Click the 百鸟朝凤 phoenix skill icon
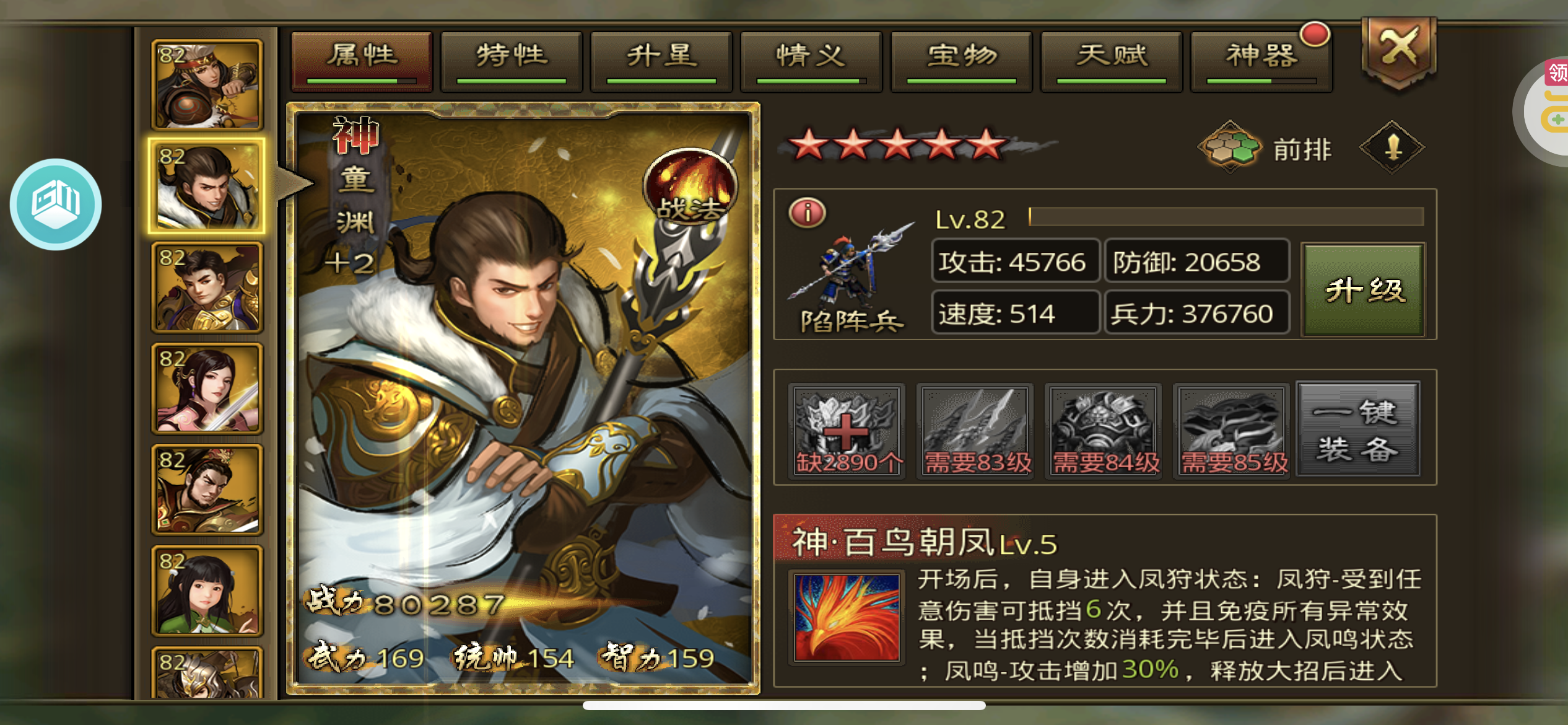Screen dimensions: 1568x725 [846, 617]
